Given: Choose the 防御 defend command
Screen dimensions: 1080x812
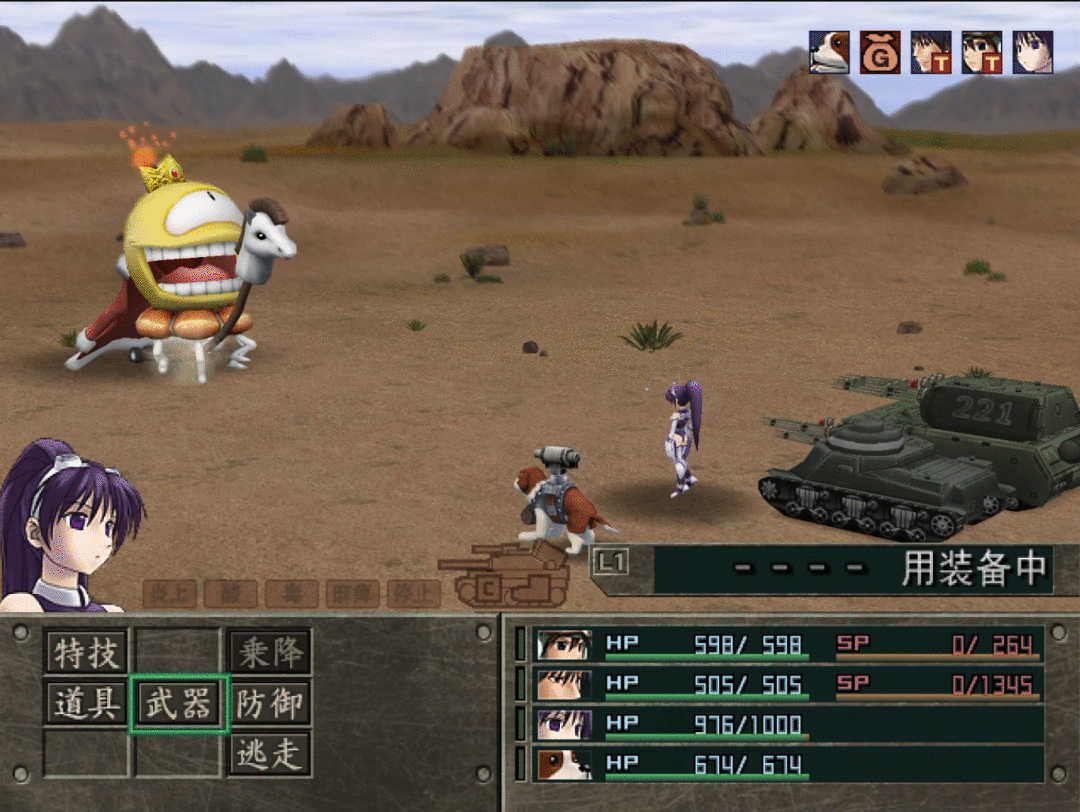Looking at the screenshot, I should (270, 703).
